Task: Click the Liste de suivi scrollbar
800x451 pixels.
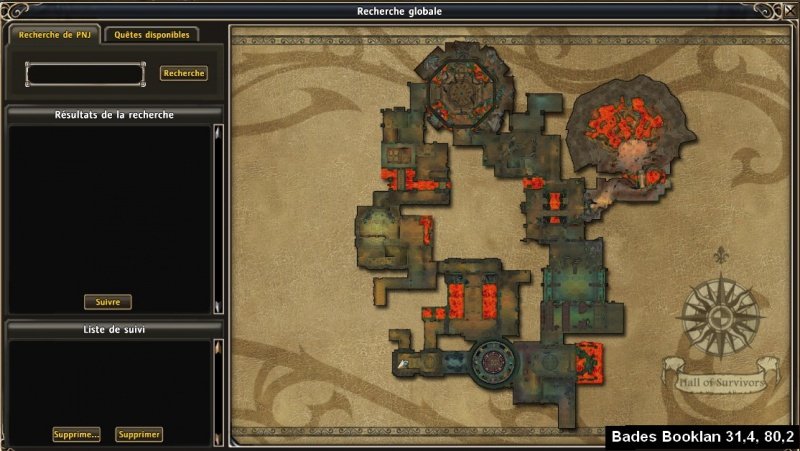Action: 217,392
